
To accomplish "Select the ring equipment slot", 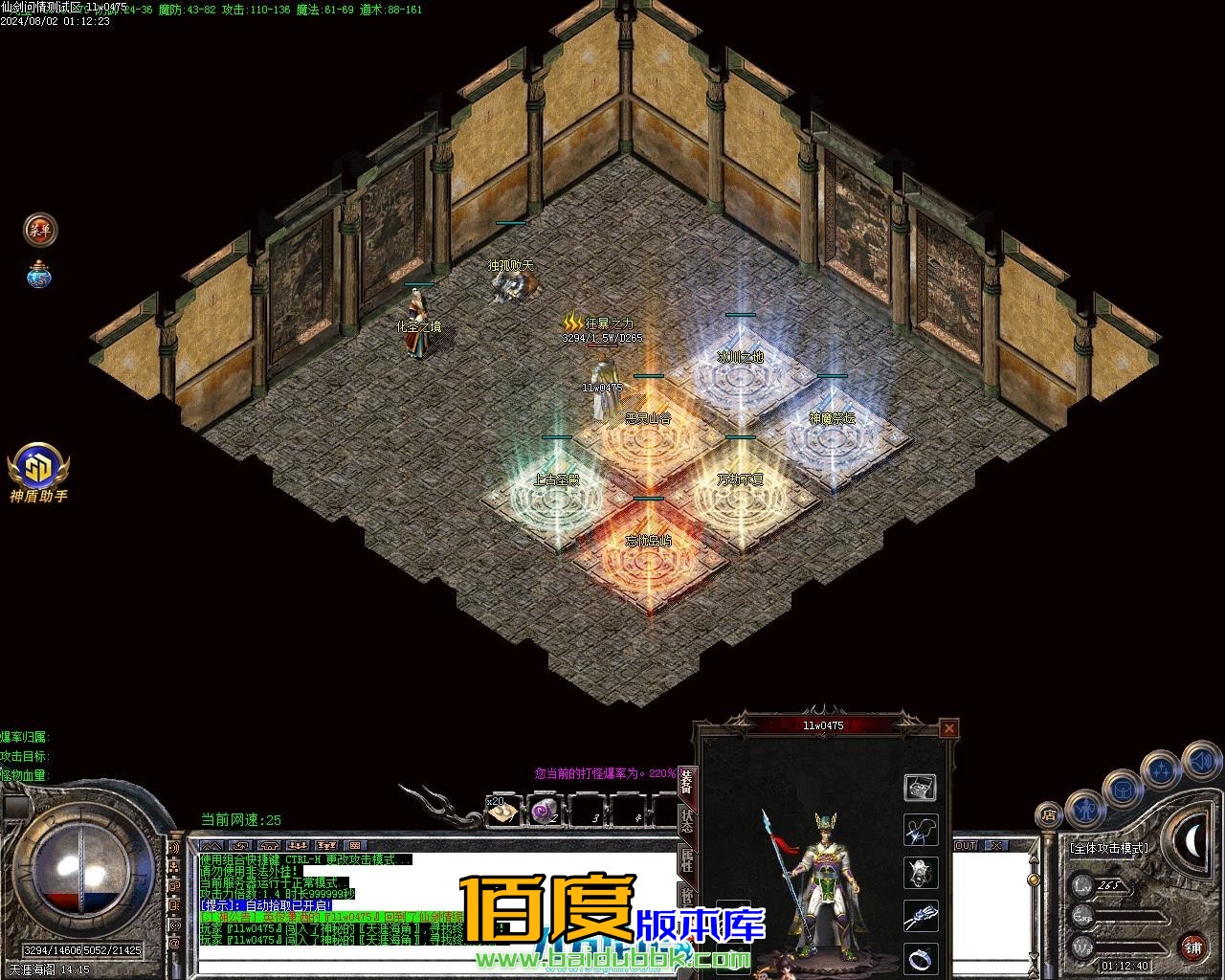I will (x=920, y=958).
